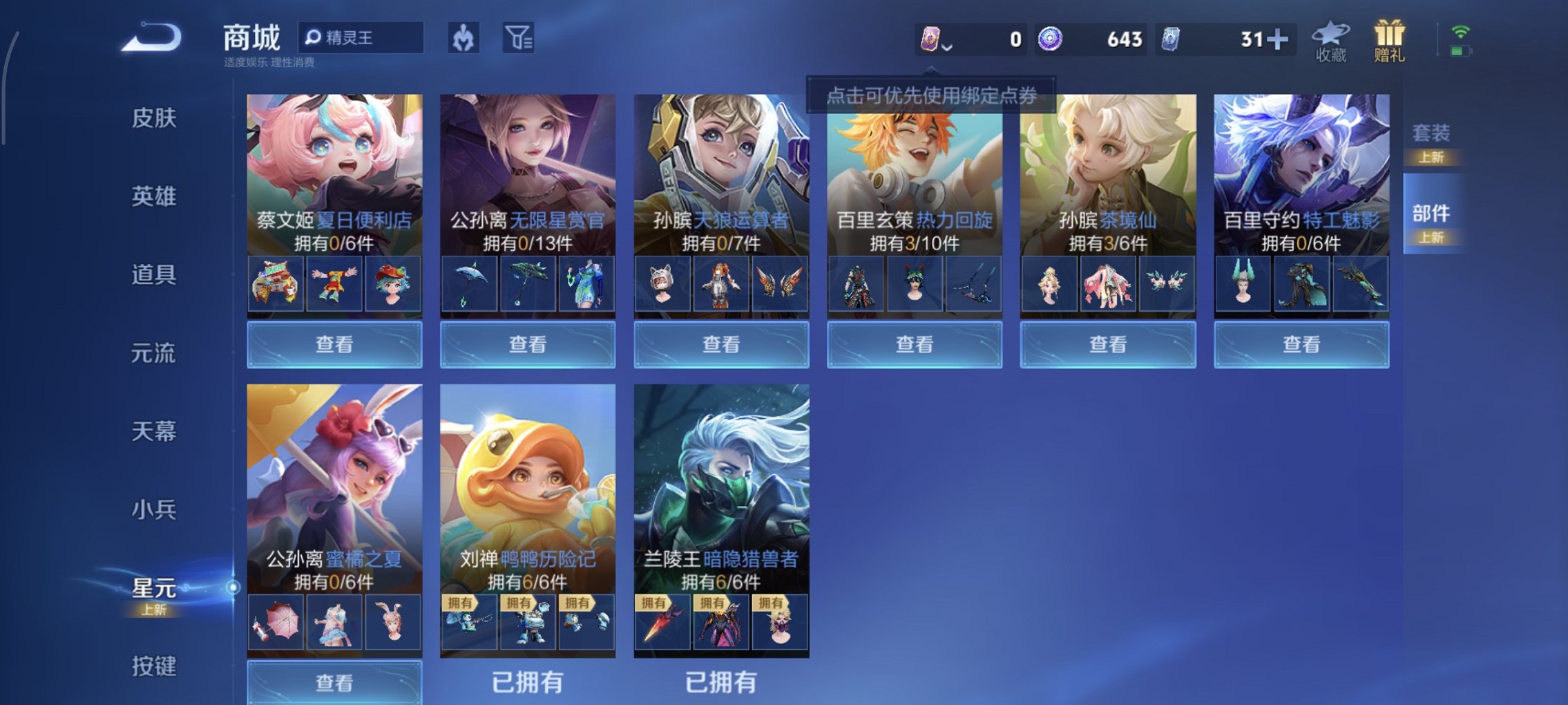Click the search input showing 精灵王
This screenshot has width=1568, height=705.
[366, 37]
